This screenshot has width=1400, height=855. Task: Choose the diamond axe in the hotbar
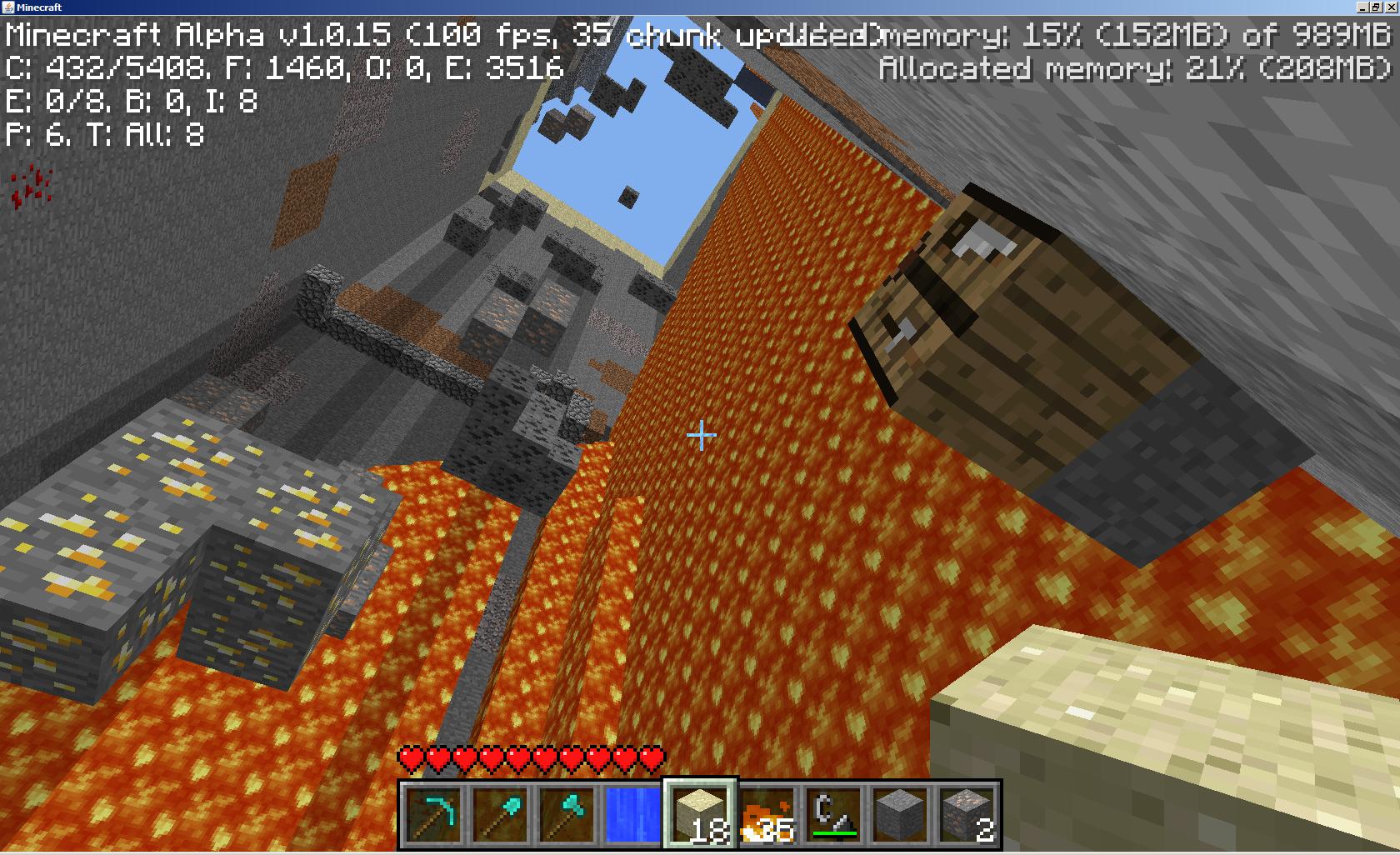[x=567, y=814]
